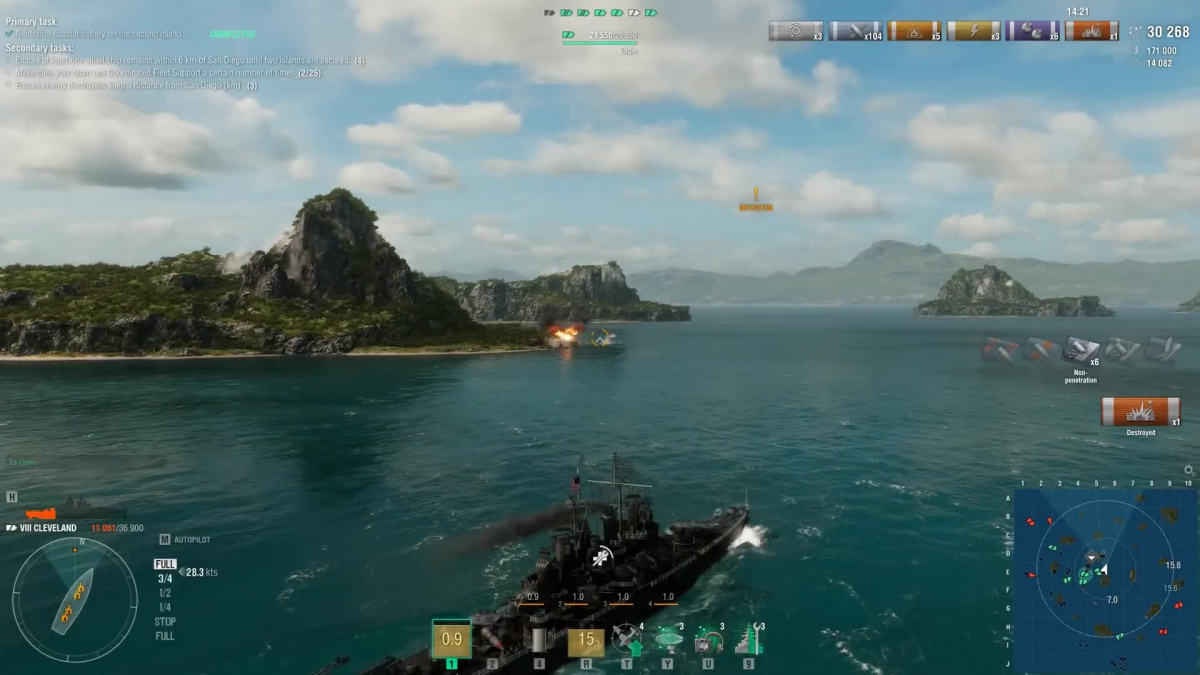Set throttle to 1/2 speed
The image size is (1200, 675).
(x=165, y=593)
